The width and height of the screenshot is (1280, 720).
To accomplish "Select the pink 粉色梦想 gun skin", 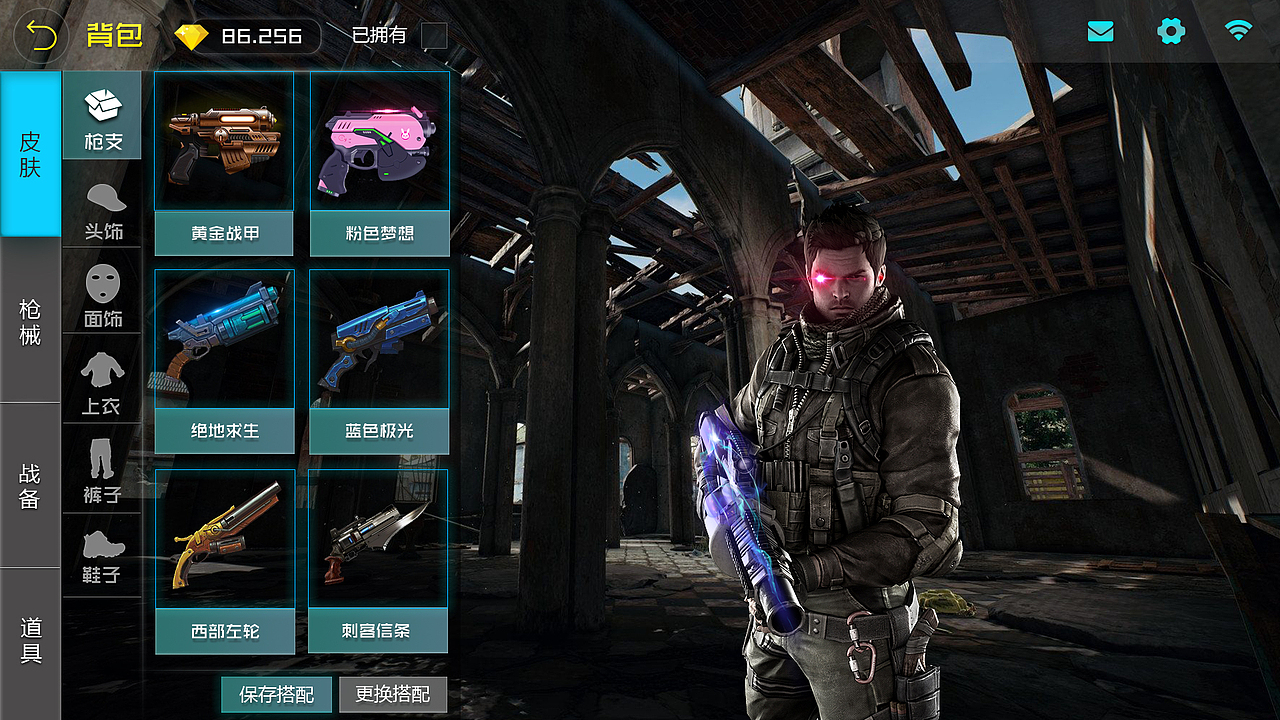I will click(379, 162).
